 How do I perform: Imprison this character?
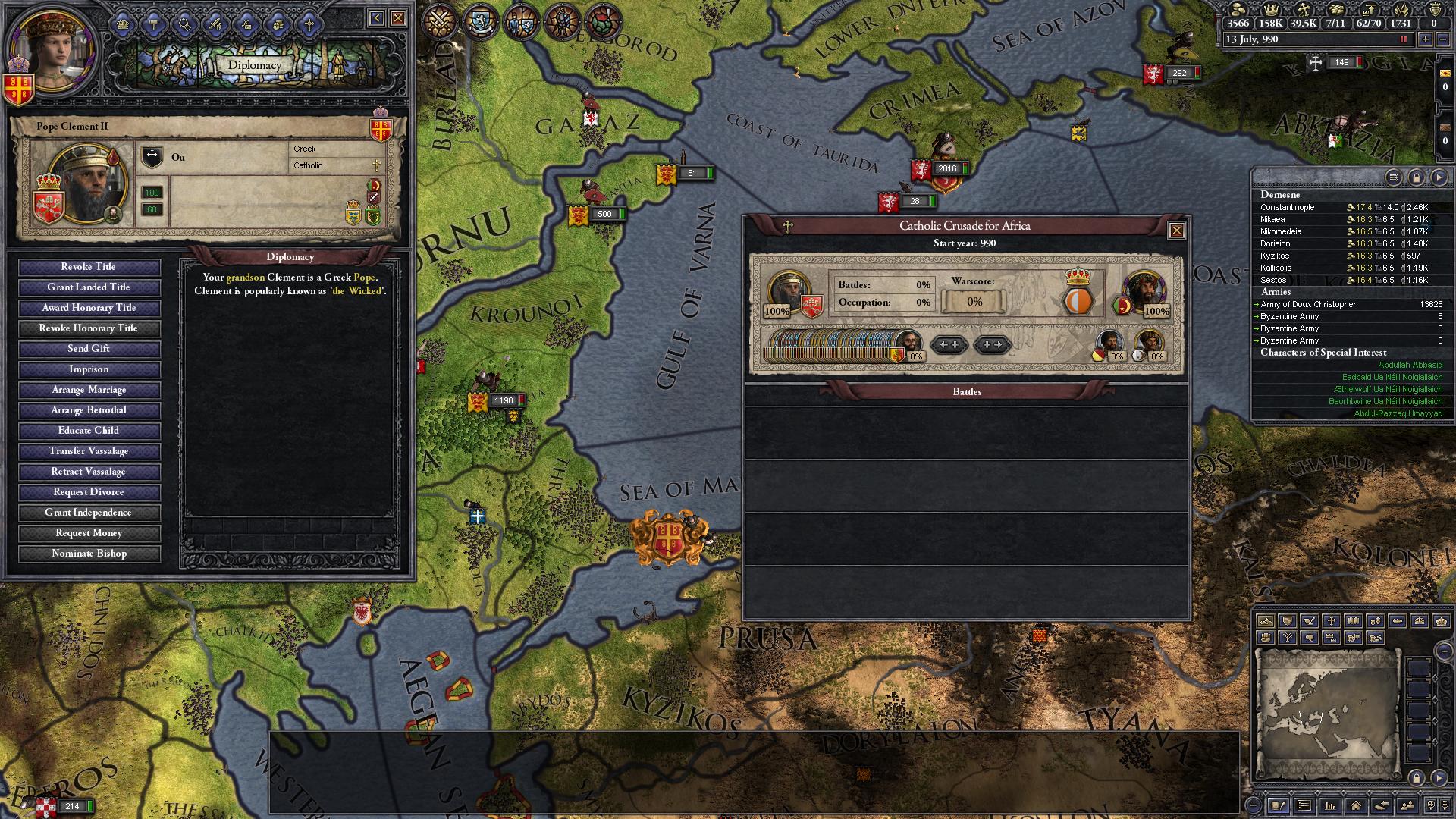[89, 369]
